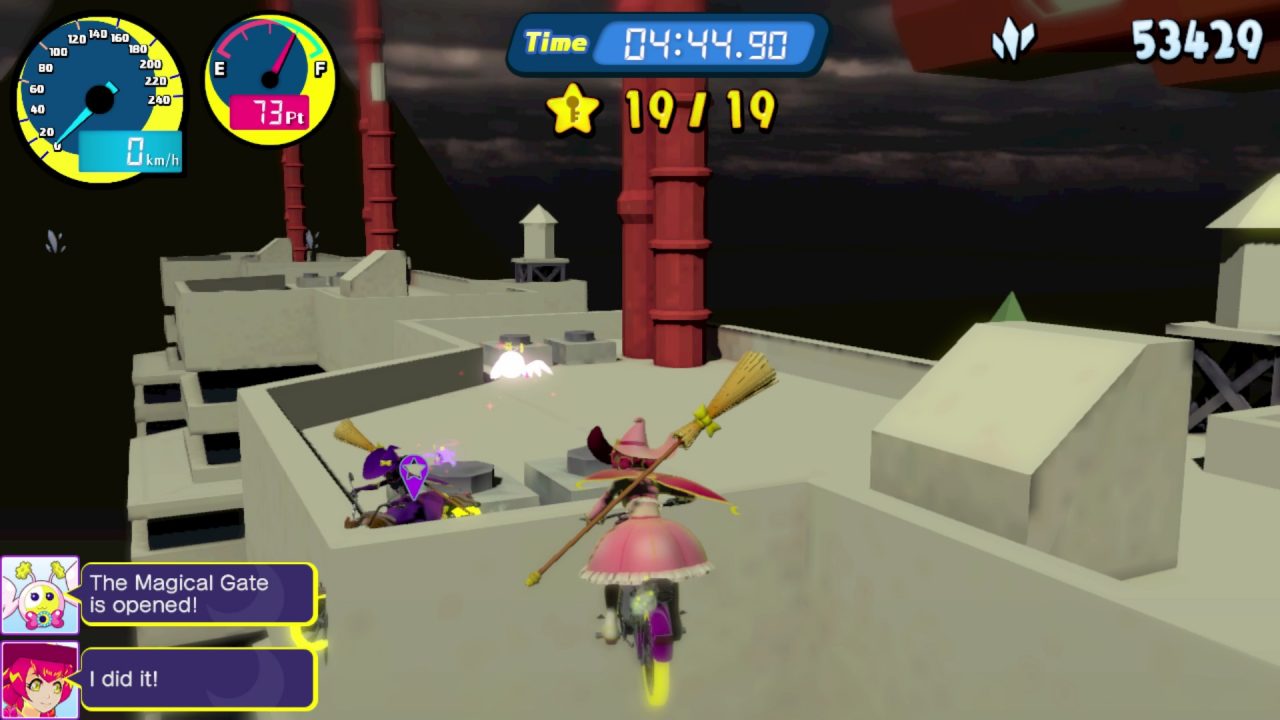Open the "The Magical Gate is opened!" message
1280x720 pixels.
tap(198, 594)
